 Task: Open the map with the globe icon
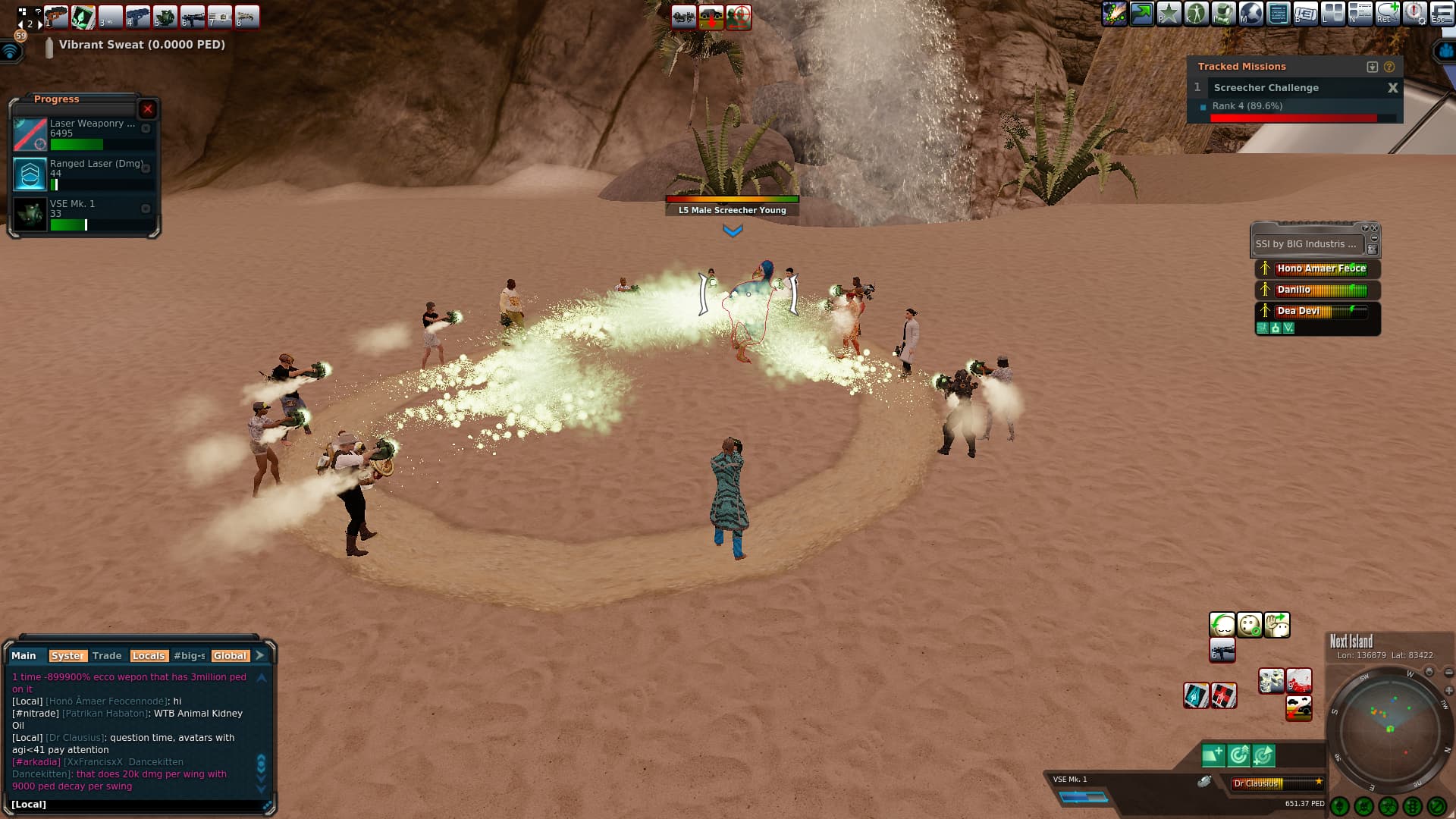1250,14
